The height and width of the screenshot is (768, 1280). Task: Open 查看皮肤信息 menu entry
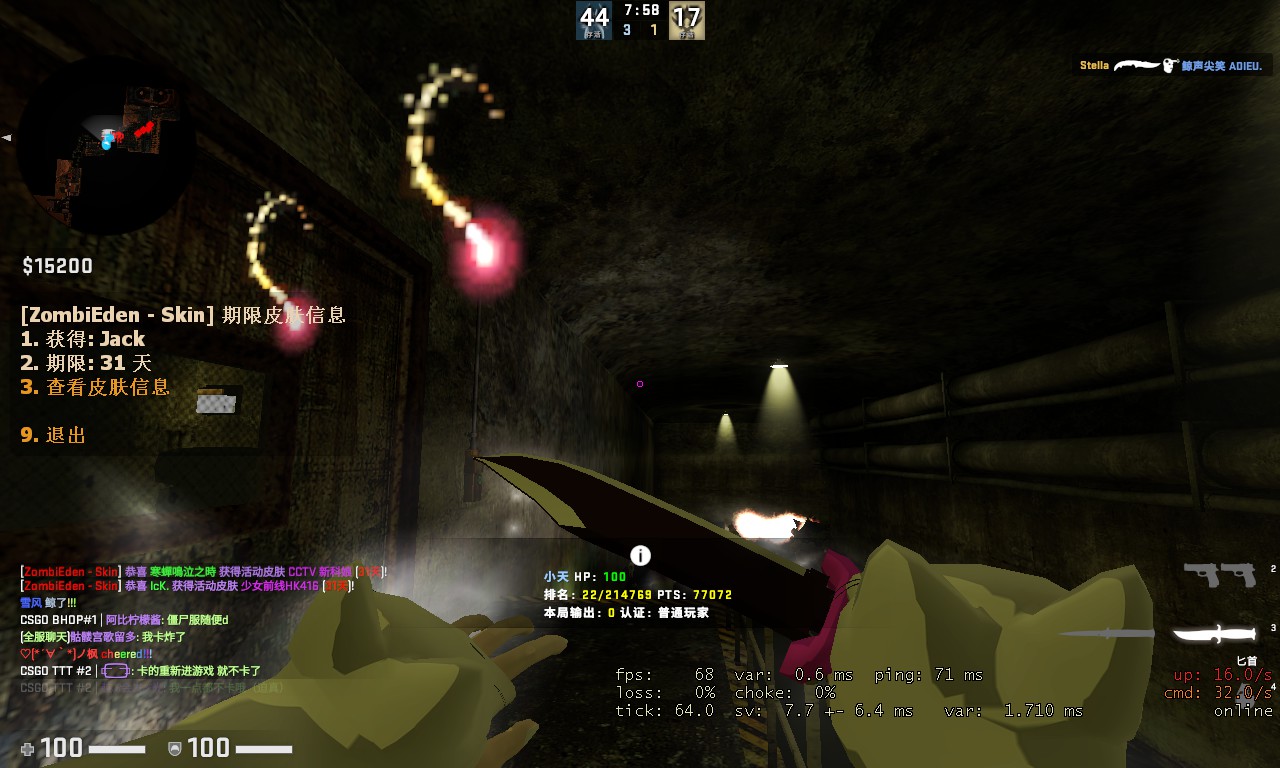(96, 387)
